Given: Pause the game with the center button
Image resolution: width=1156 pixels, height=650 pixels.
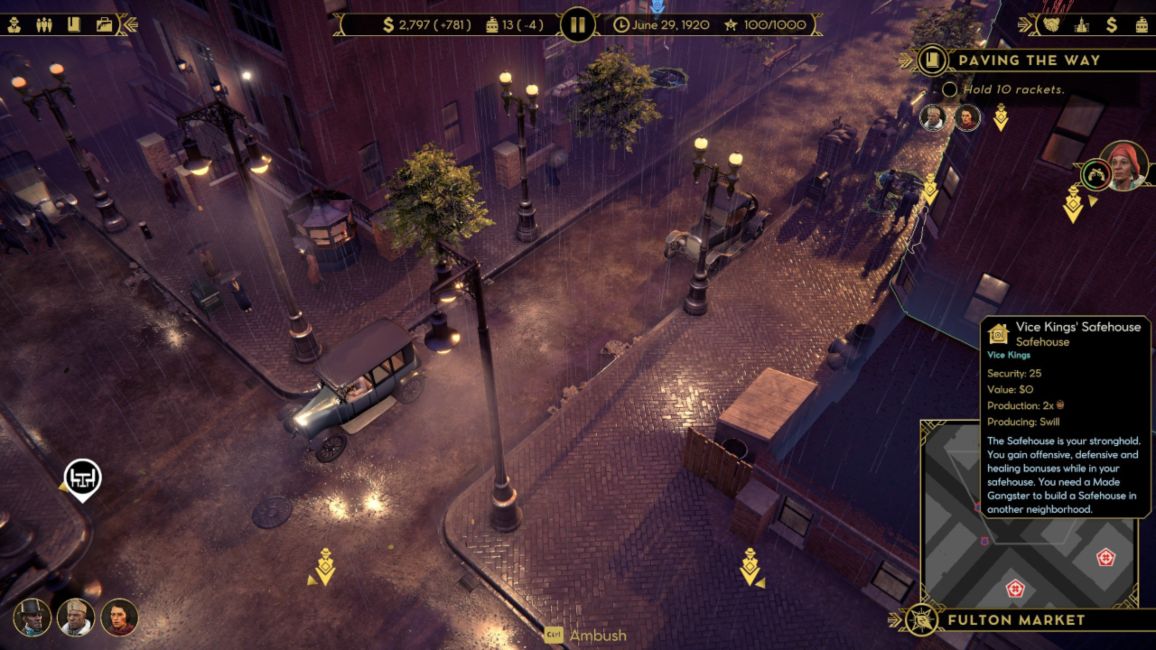Looking at the screenshot, I should pos(577,24).
